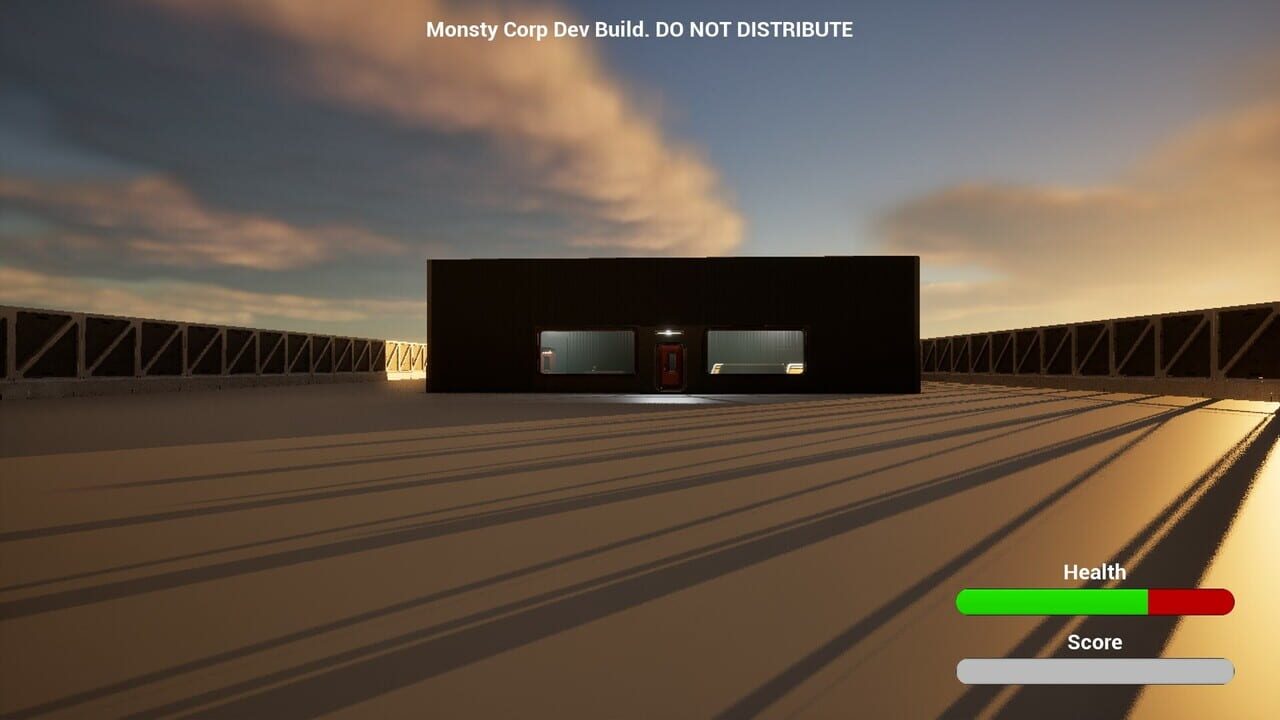Select the red object inside the left window
This screenshot has height=720, width=1280.
[547, 358]
